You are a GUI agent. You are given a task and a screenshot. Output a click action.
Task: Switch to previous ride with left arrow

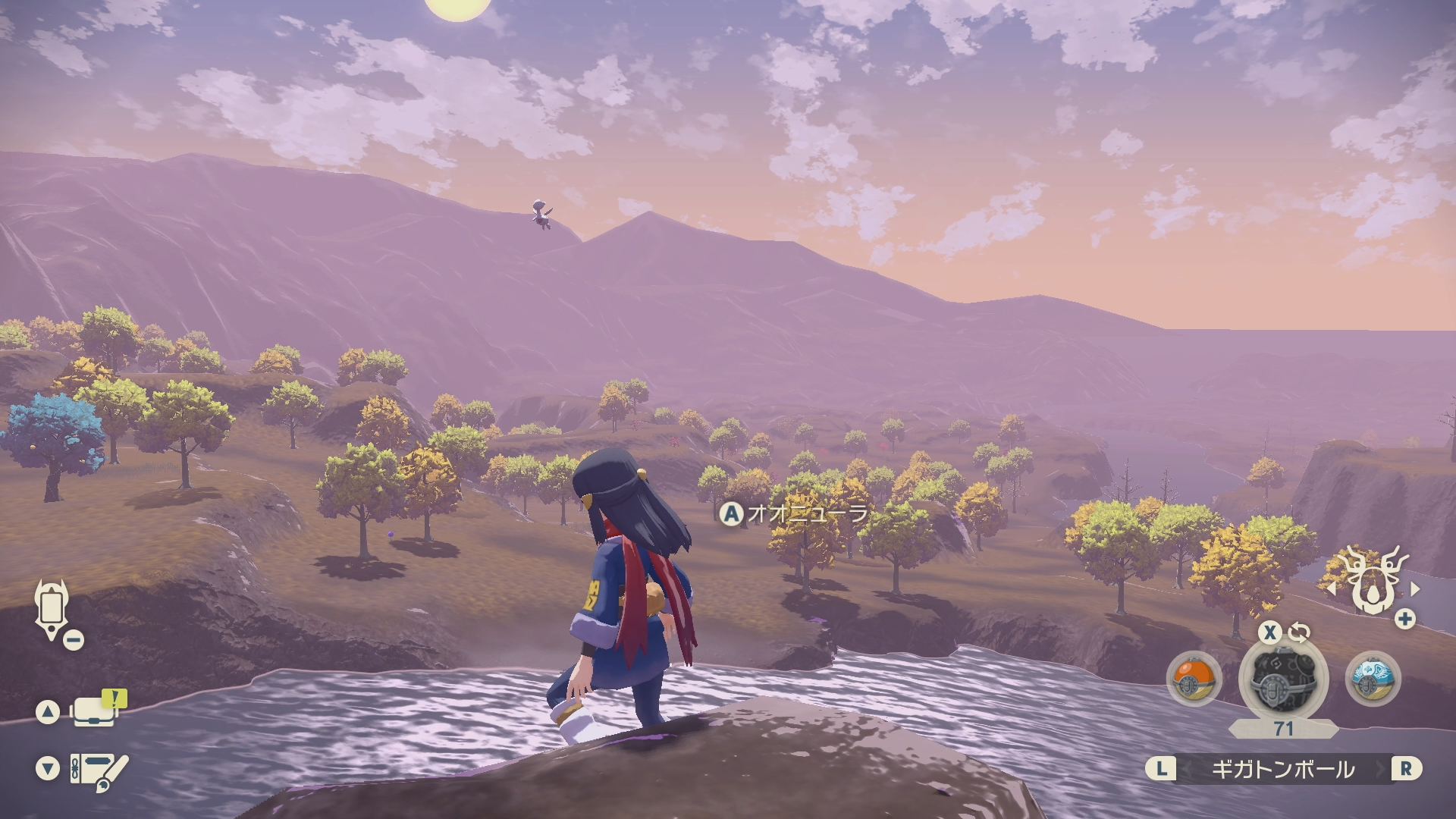[x=1331, y=588]
